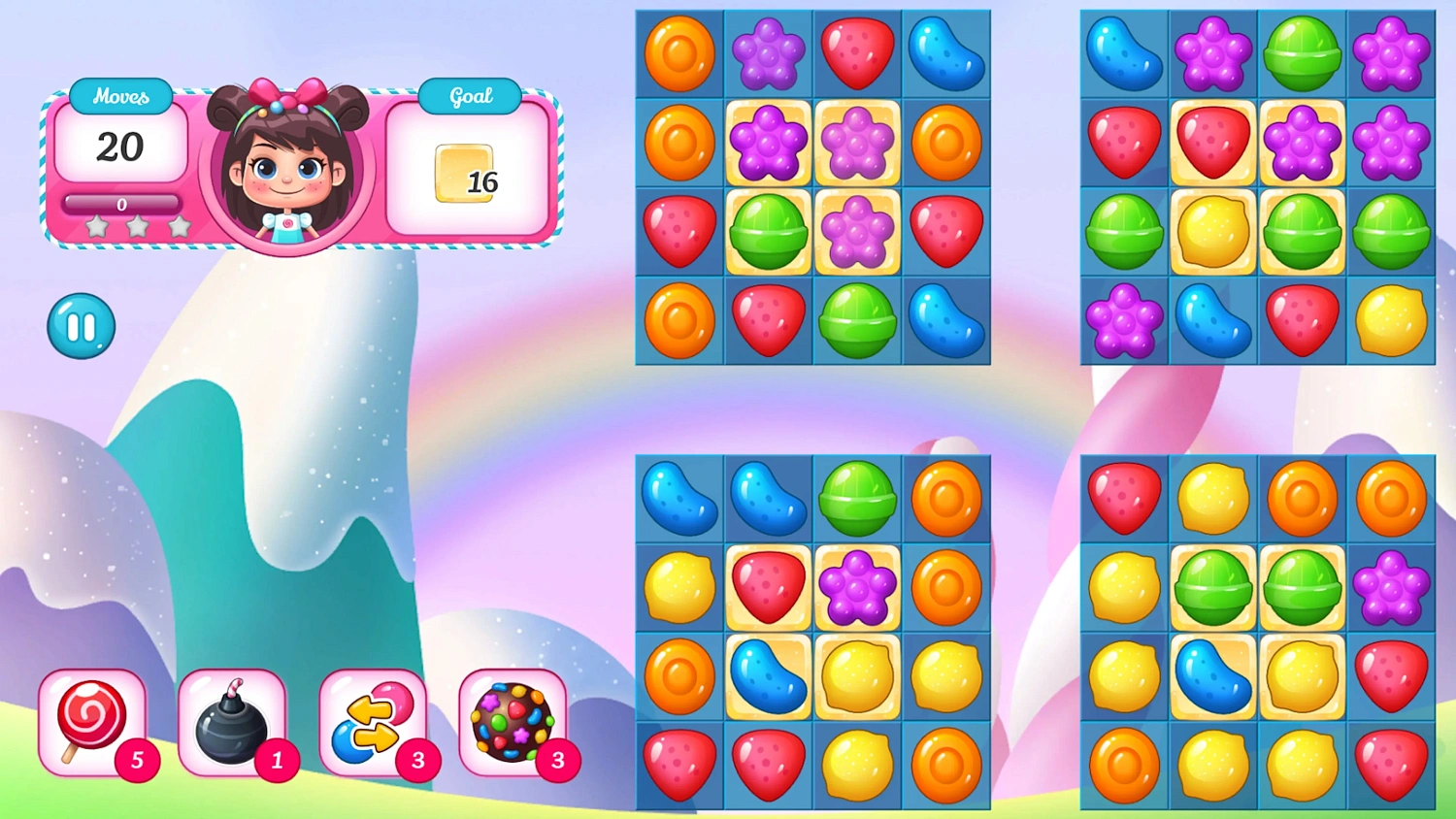Click a yellow lemon candy in the bottom-right grid
The width and height of the screenshot is (1456, 819).
click(x=1212, y=498)
